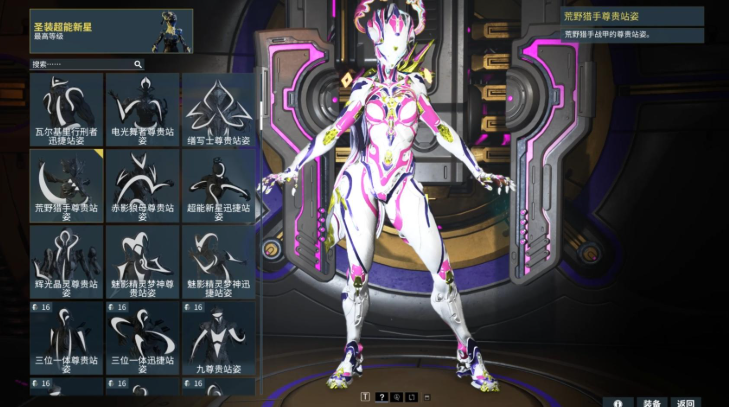
Task: Click the question mark preview icon
Action: [x=380, y=396]
